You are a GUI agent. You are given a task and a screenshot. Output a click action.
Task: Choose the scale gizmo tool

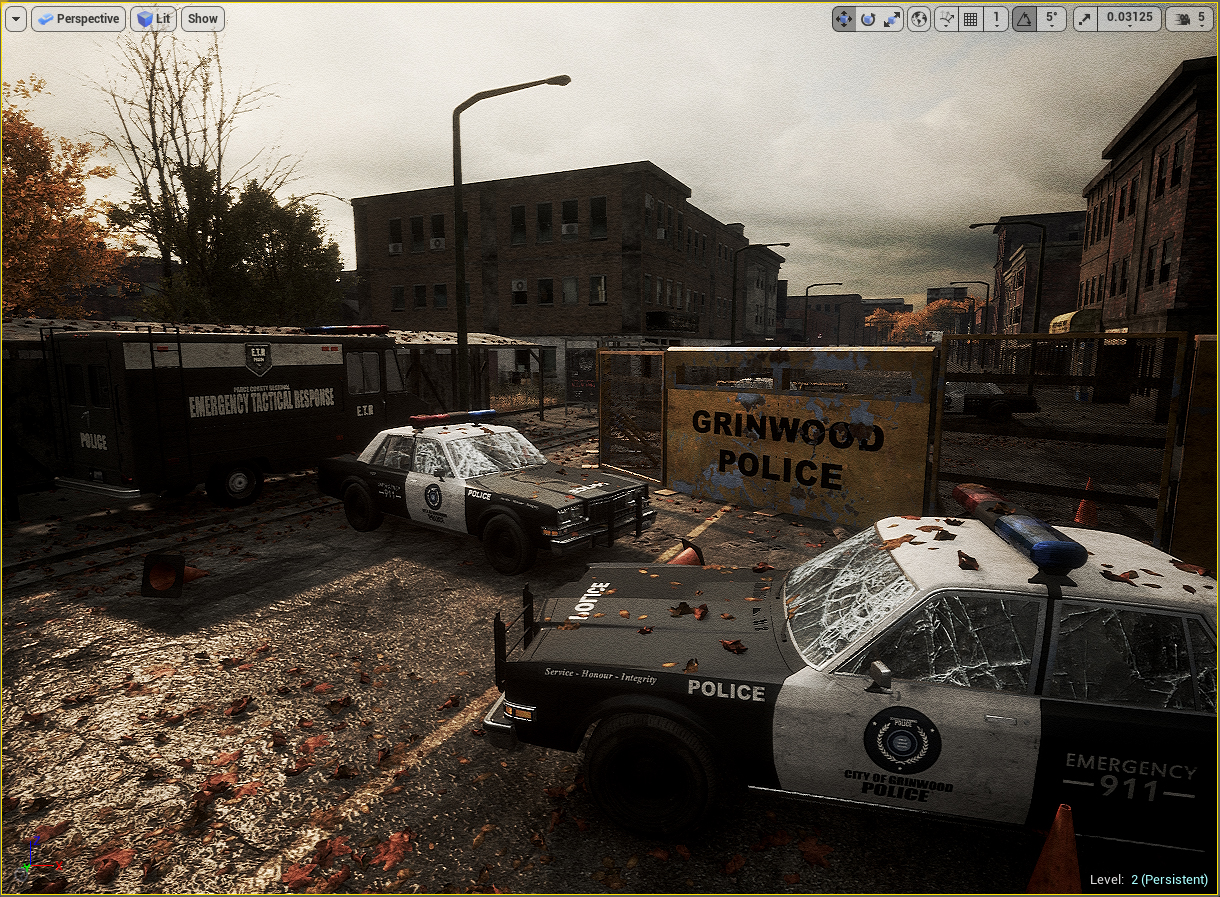coord(891,19)
